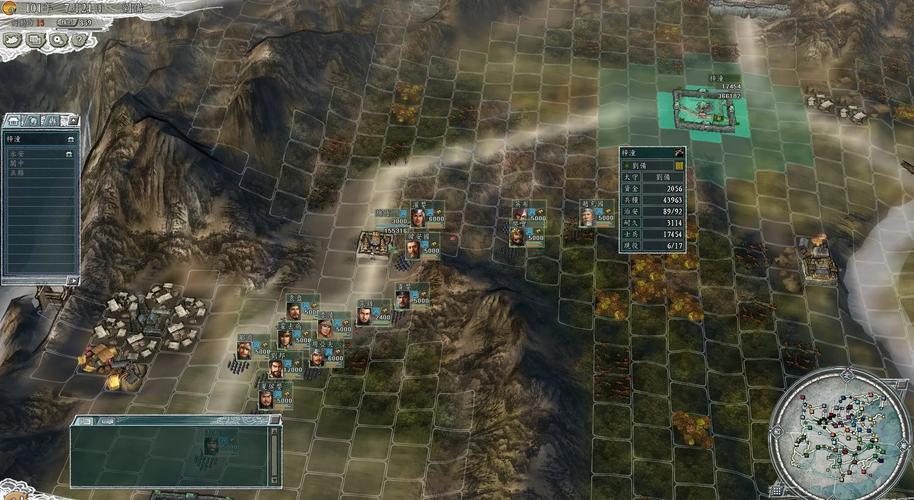The image size is (914, 500).
Task: Switch to the city tab in the left list panel
Action: 13,121
